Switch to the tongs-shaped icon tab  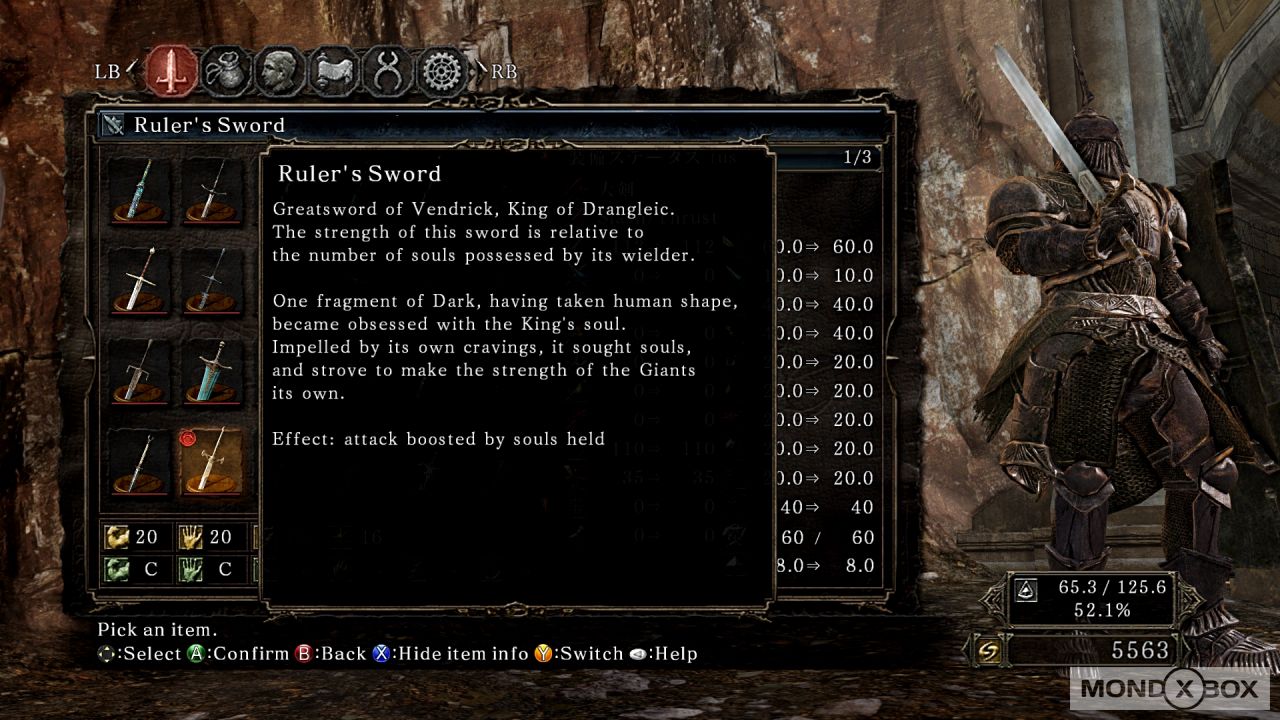(387, 71)
